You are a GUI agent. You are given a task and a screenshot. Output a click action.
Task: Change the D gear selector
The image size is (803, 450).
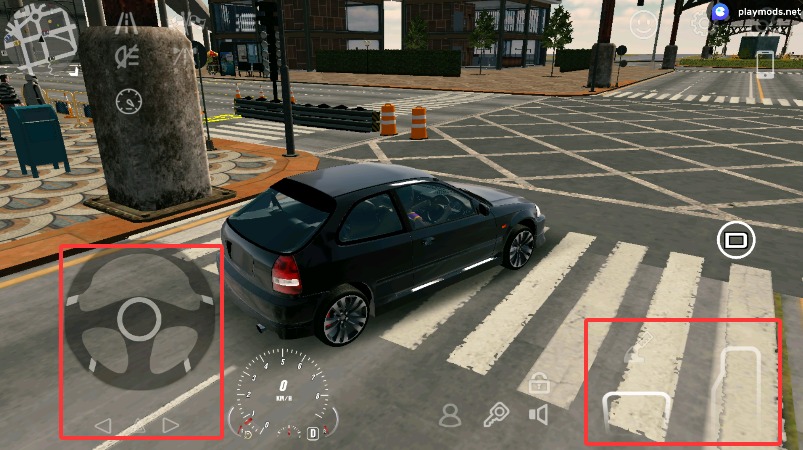(313, 433)
